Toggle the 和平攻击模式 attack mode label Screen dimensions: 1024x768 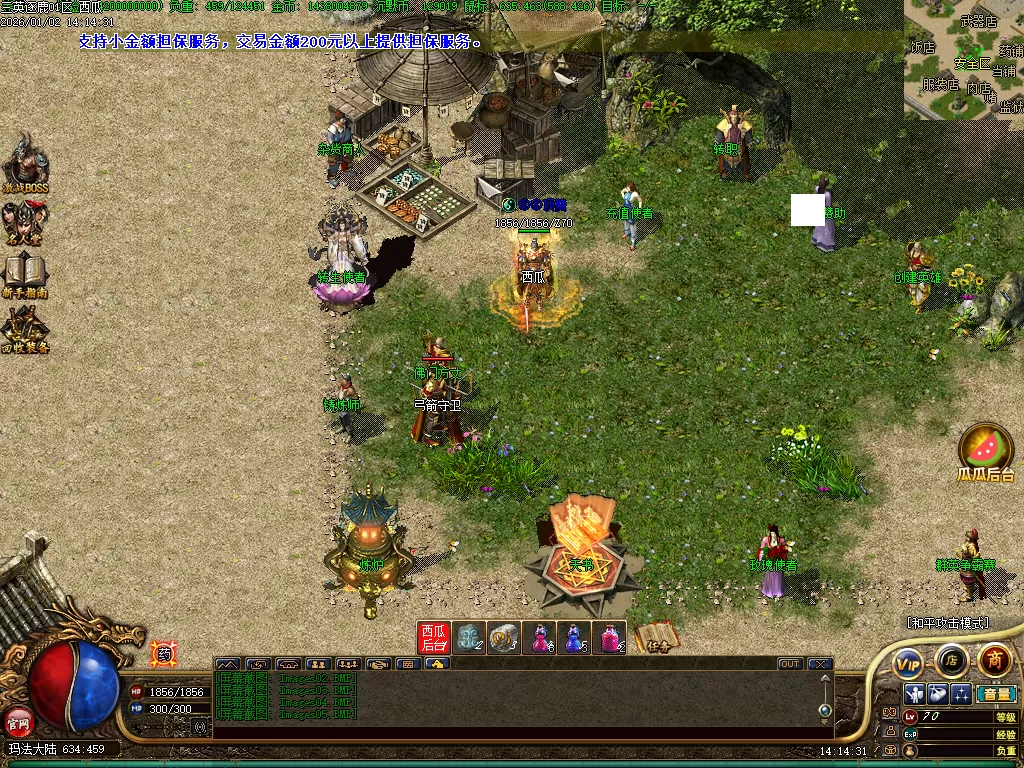click(947, 623)
